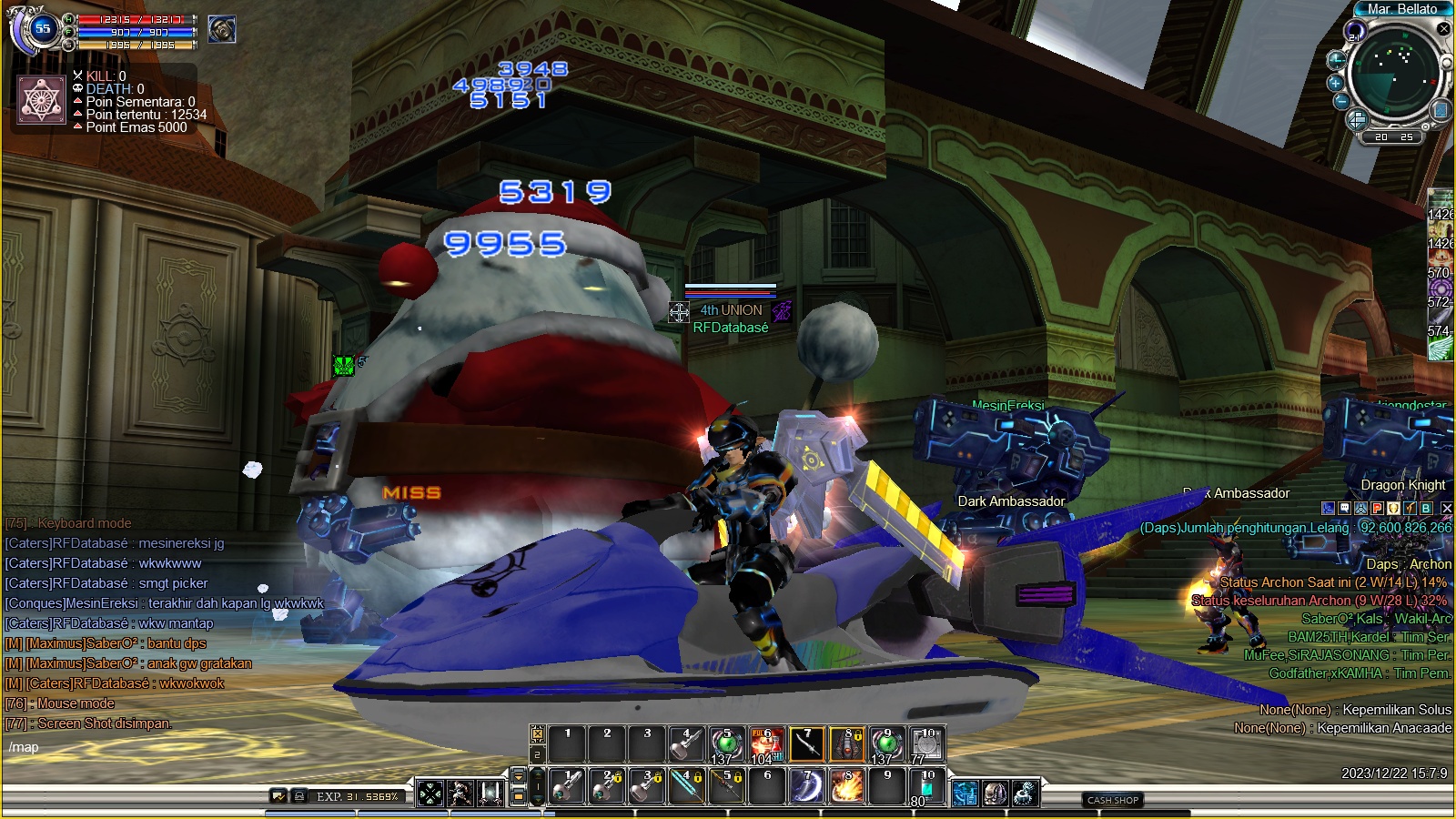Screen dimensions: 1456x819
Task: Zoom out the minimap with minus button
Action: (1341, 102)
